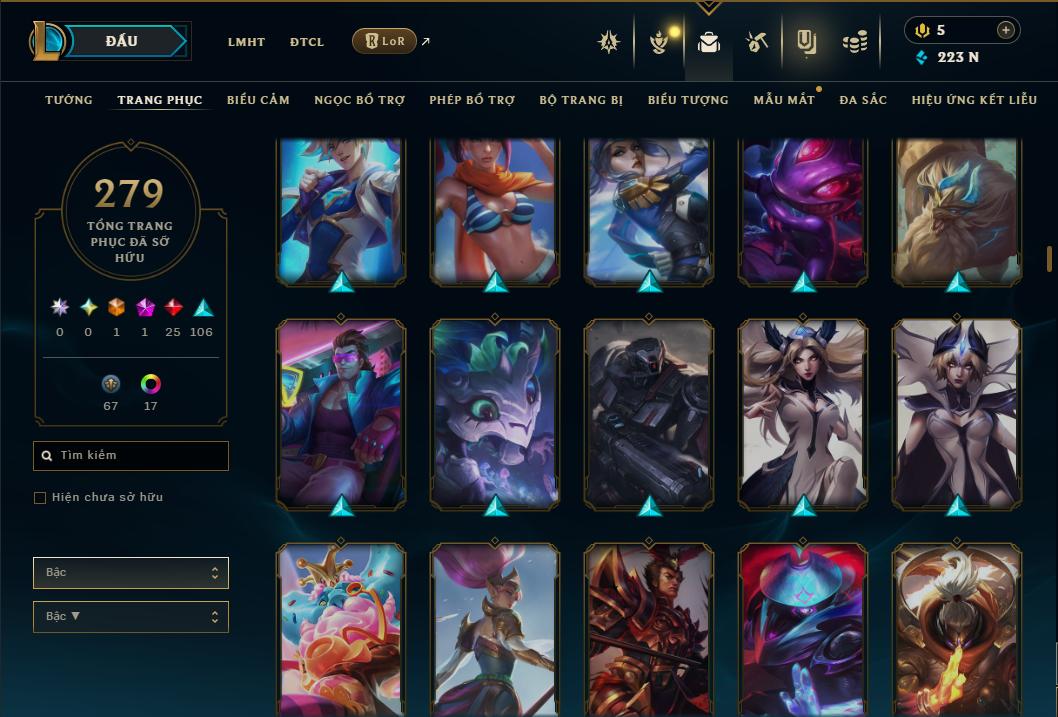Switch to the ĐTCL game mode
Viewport: 1058px width, 717px height.
pyautogui.click(x=307, y=42)
